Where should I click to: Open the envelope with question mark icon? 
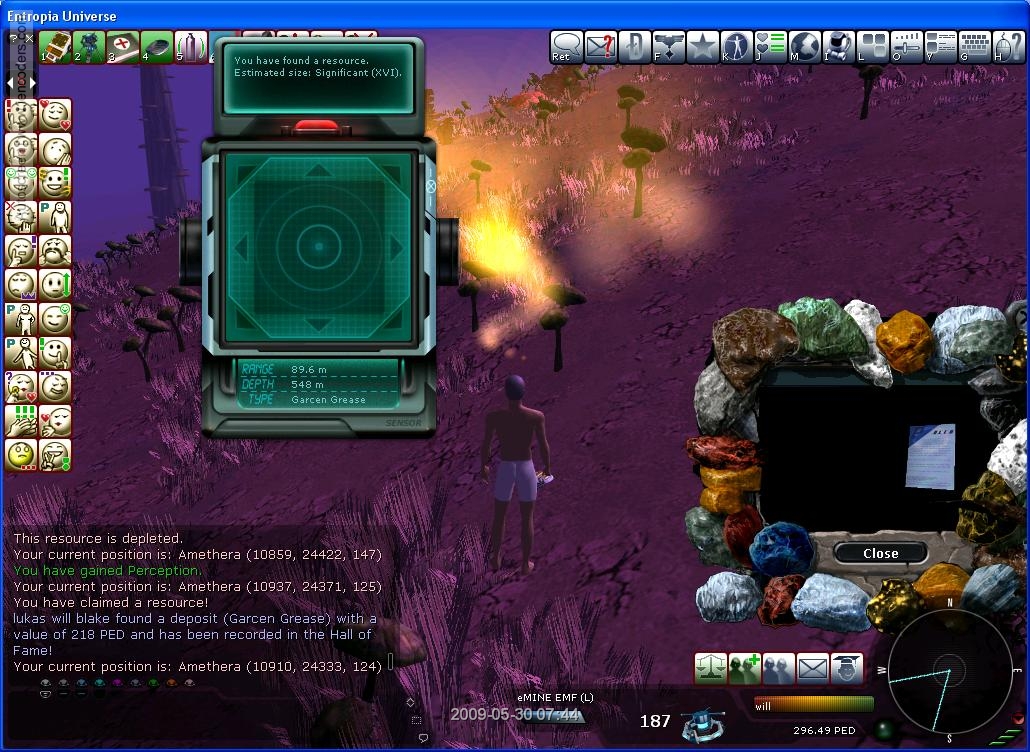point(601,47)
